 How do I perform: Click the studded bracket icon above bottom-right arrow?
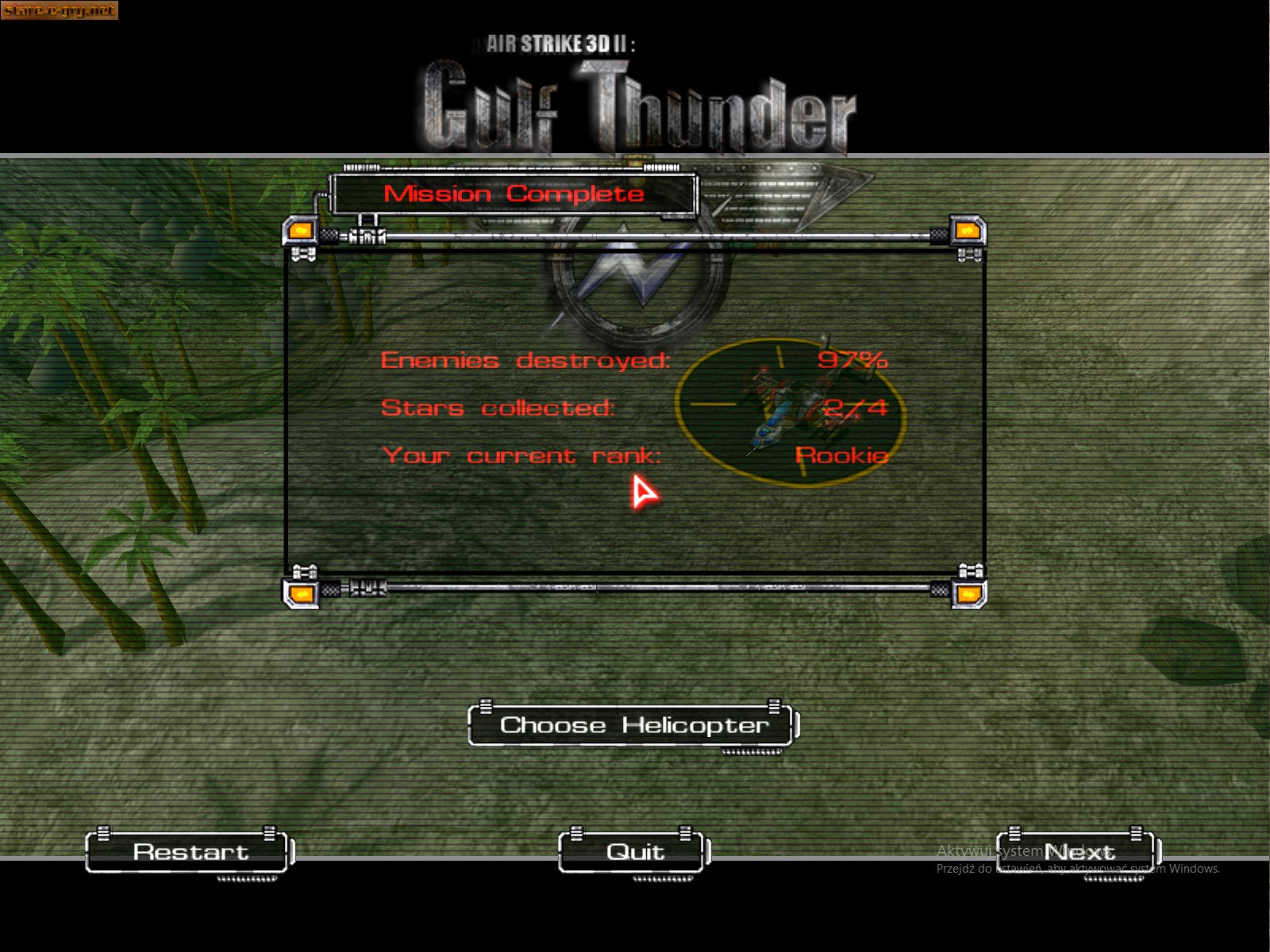pos(970,569)
